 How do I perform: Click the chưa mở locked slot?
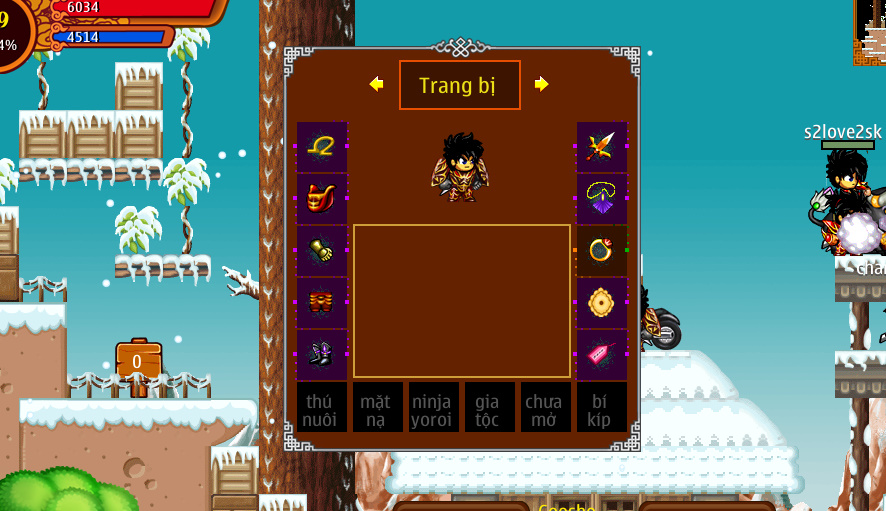[x=545, y=407]
